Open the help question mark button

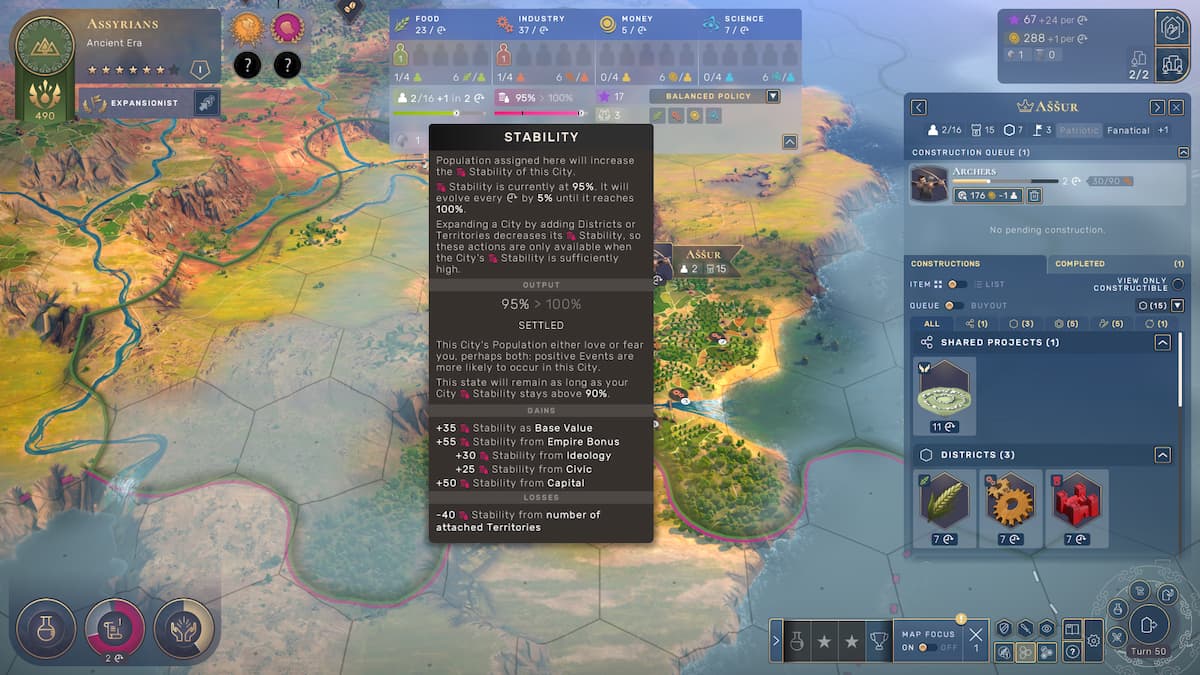click(x=1072, y=651)
